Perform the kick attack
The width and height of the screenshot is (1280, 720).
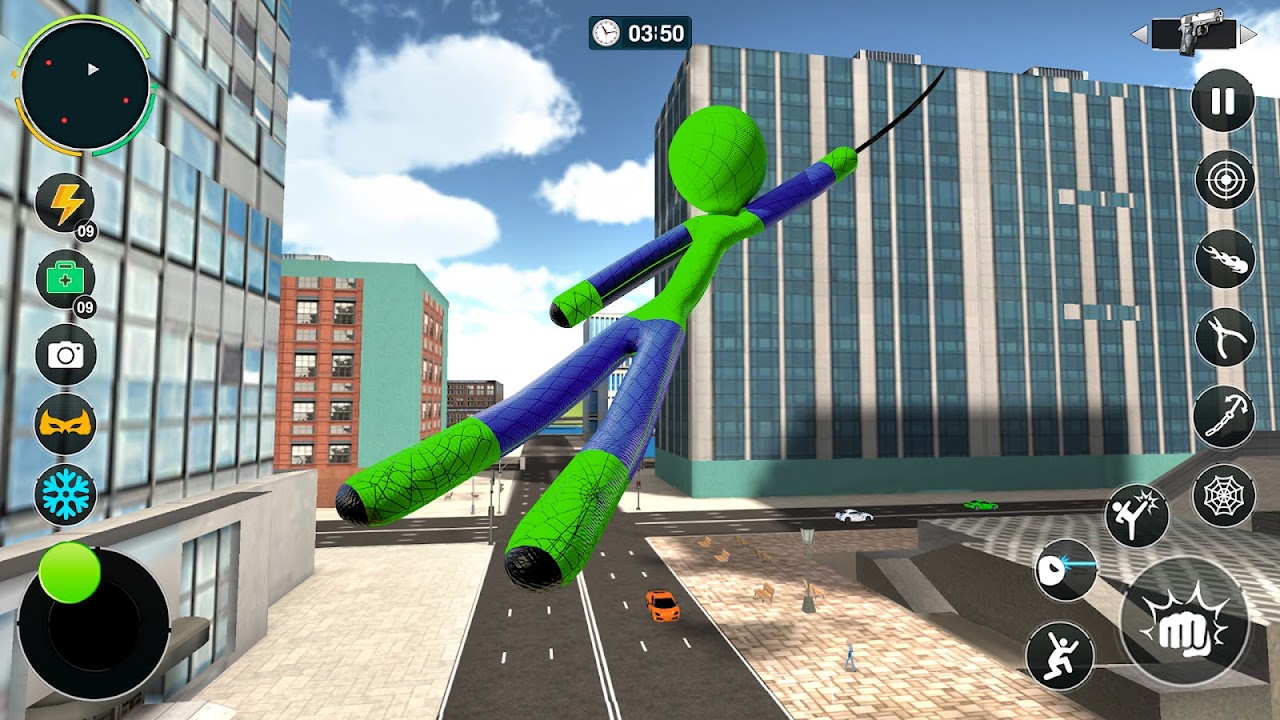[1137, 516]
